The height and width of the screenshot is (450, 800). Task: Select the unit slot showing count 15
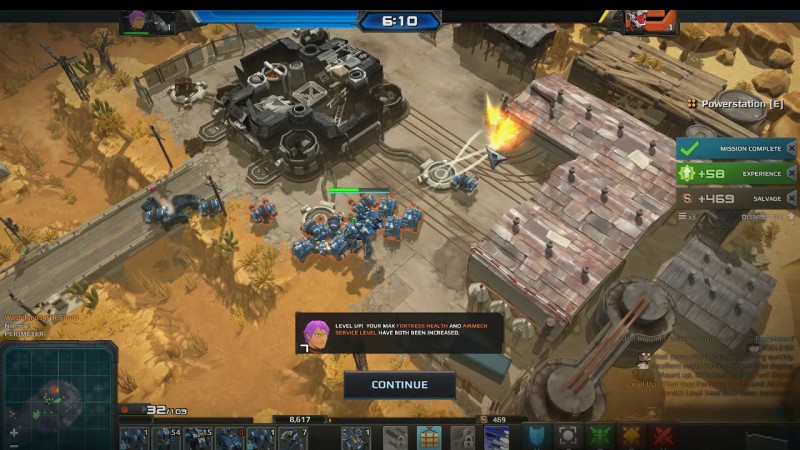click(198, 438)
